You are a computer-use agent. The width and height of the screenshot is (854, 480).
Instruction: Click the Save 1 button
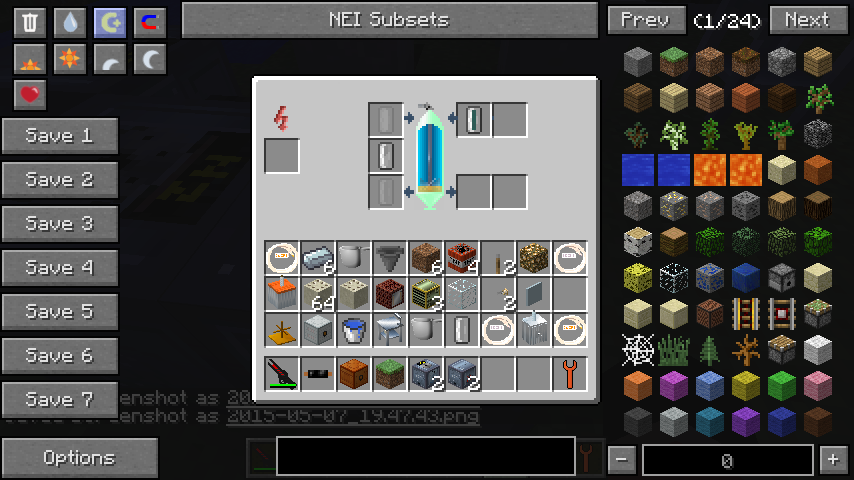coord(60,136)
